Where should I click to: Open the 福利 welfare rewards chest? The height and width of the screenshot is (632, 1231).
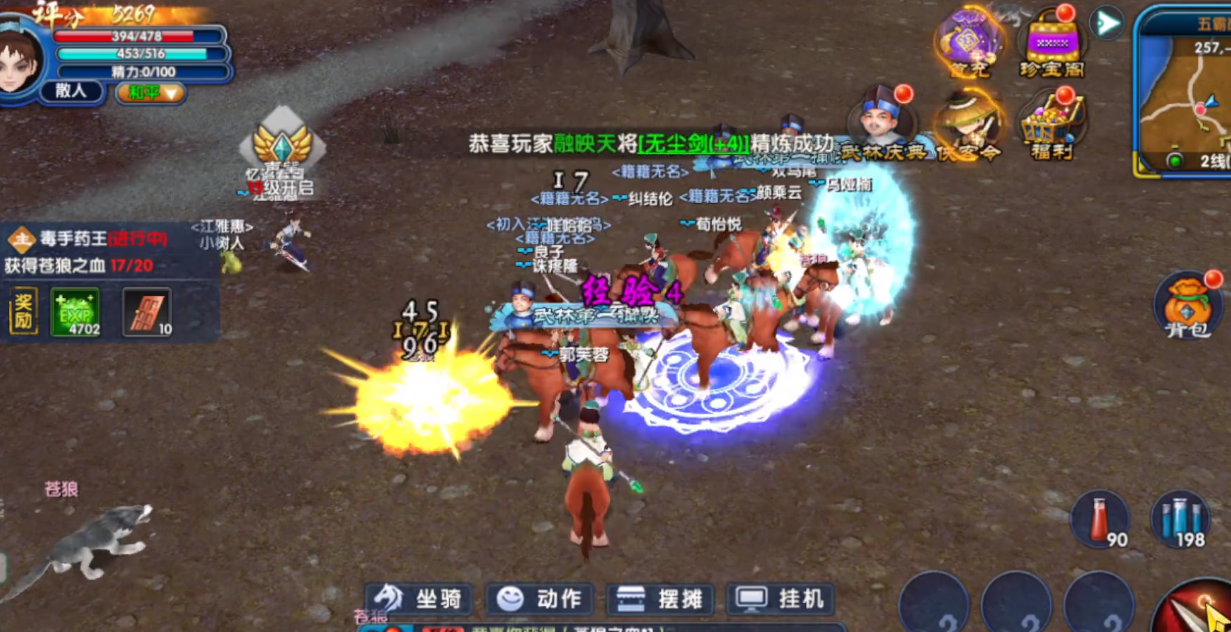[1052, 125]
